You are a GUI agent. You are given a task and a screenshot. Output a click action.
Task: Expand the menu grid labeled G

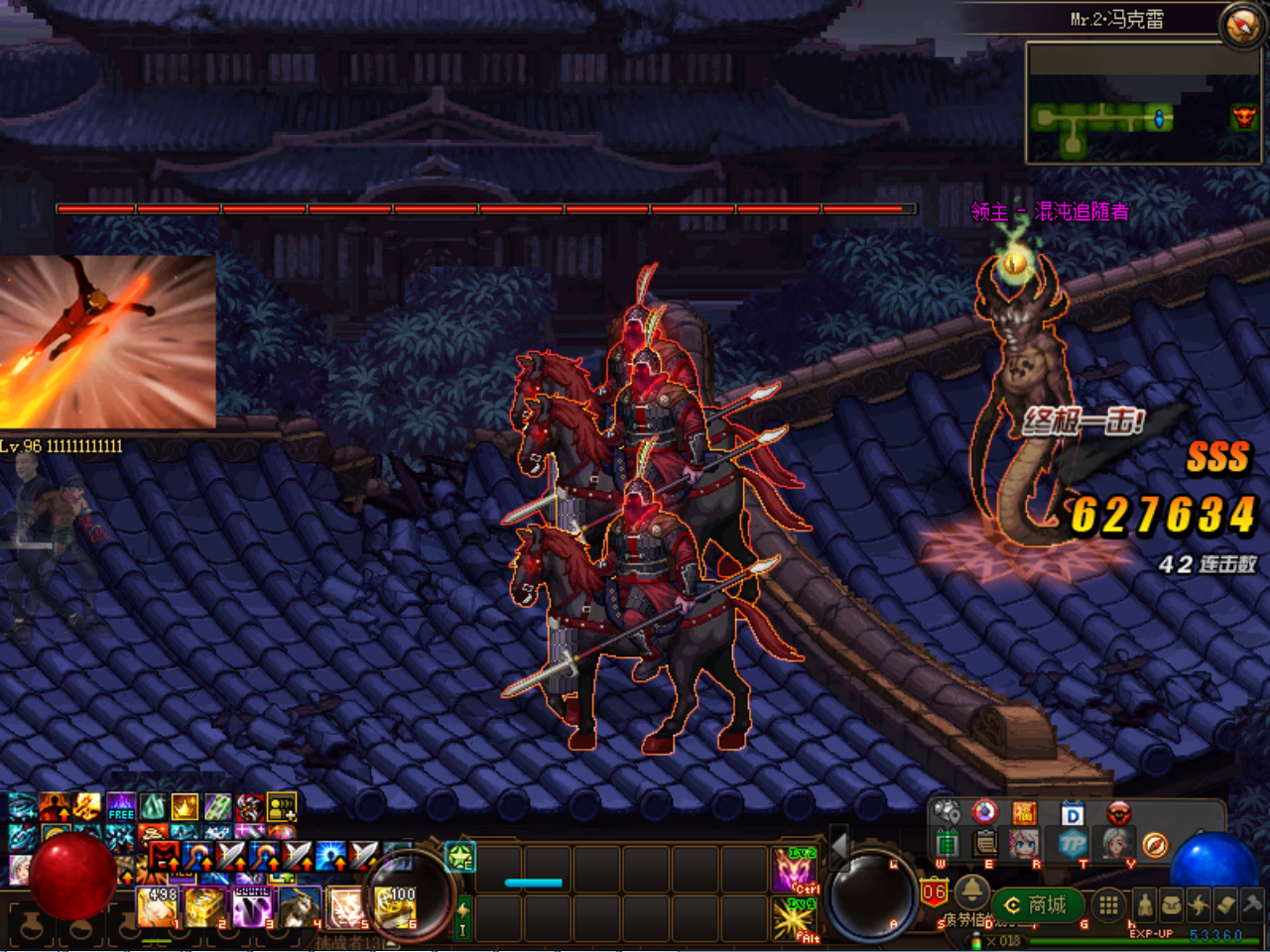[x=1107, y=904]
